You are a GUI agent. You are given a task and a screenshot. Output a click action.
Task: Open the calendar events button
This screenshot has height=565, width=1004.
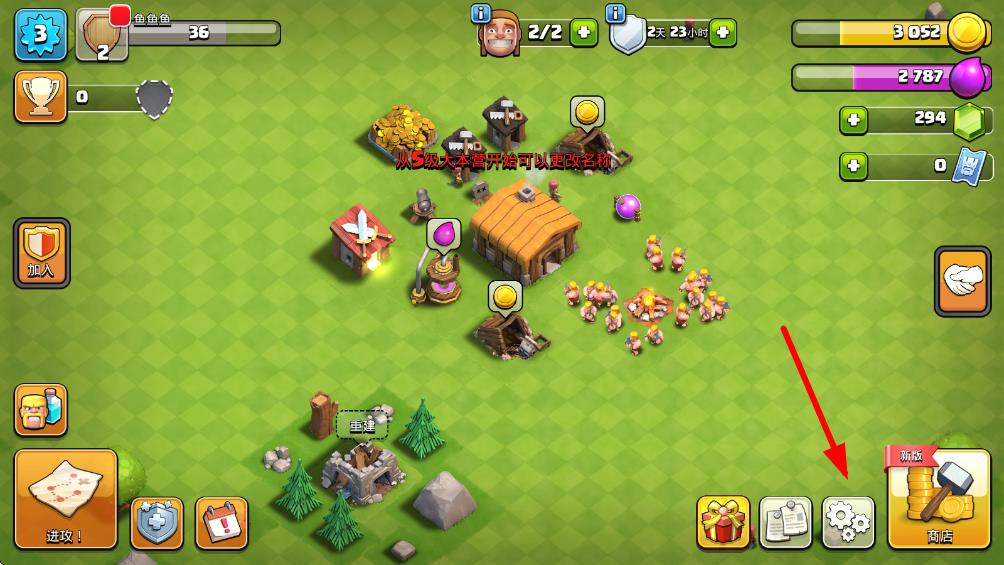[x=221, y=522]
